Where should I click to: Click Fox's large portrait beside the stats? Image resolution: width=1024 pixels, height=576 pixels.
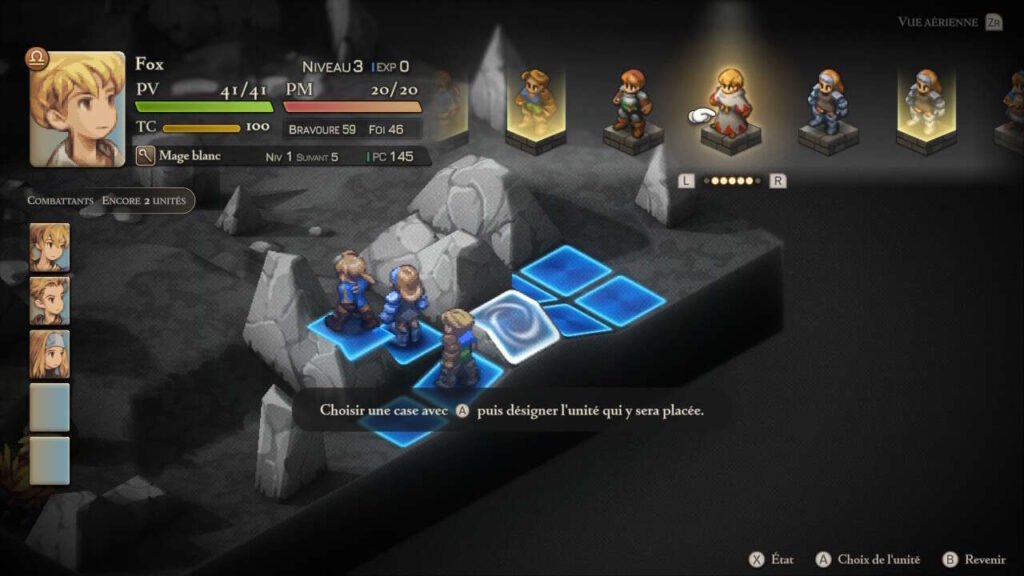[x=77, y=109]
